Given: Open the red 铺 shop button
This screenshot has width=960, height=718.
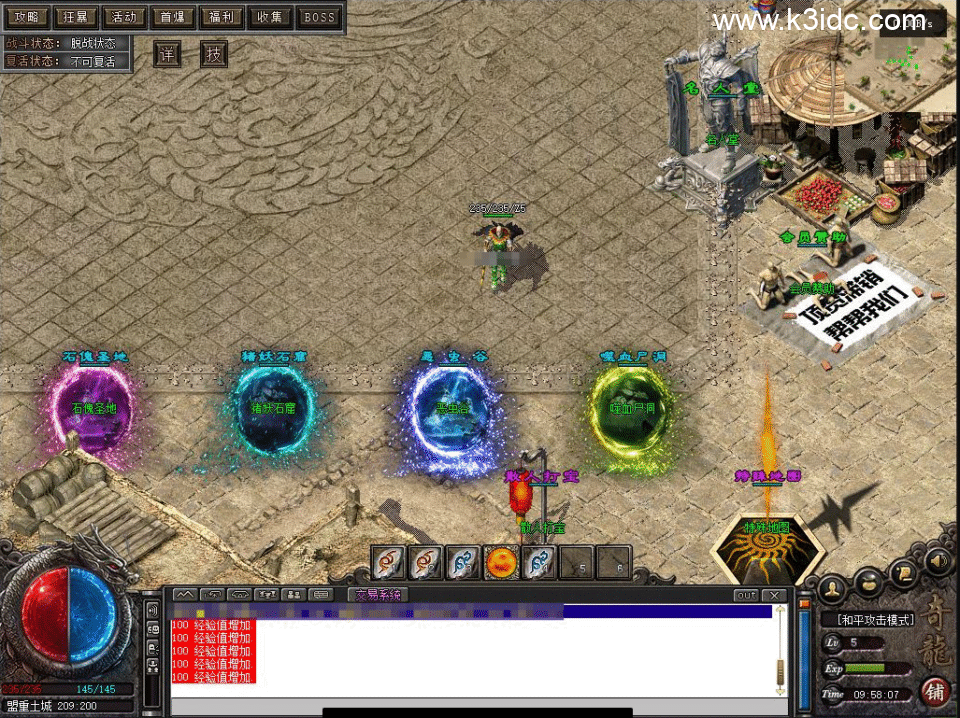Looking at the screenshot, I should [x=935, y=691].
